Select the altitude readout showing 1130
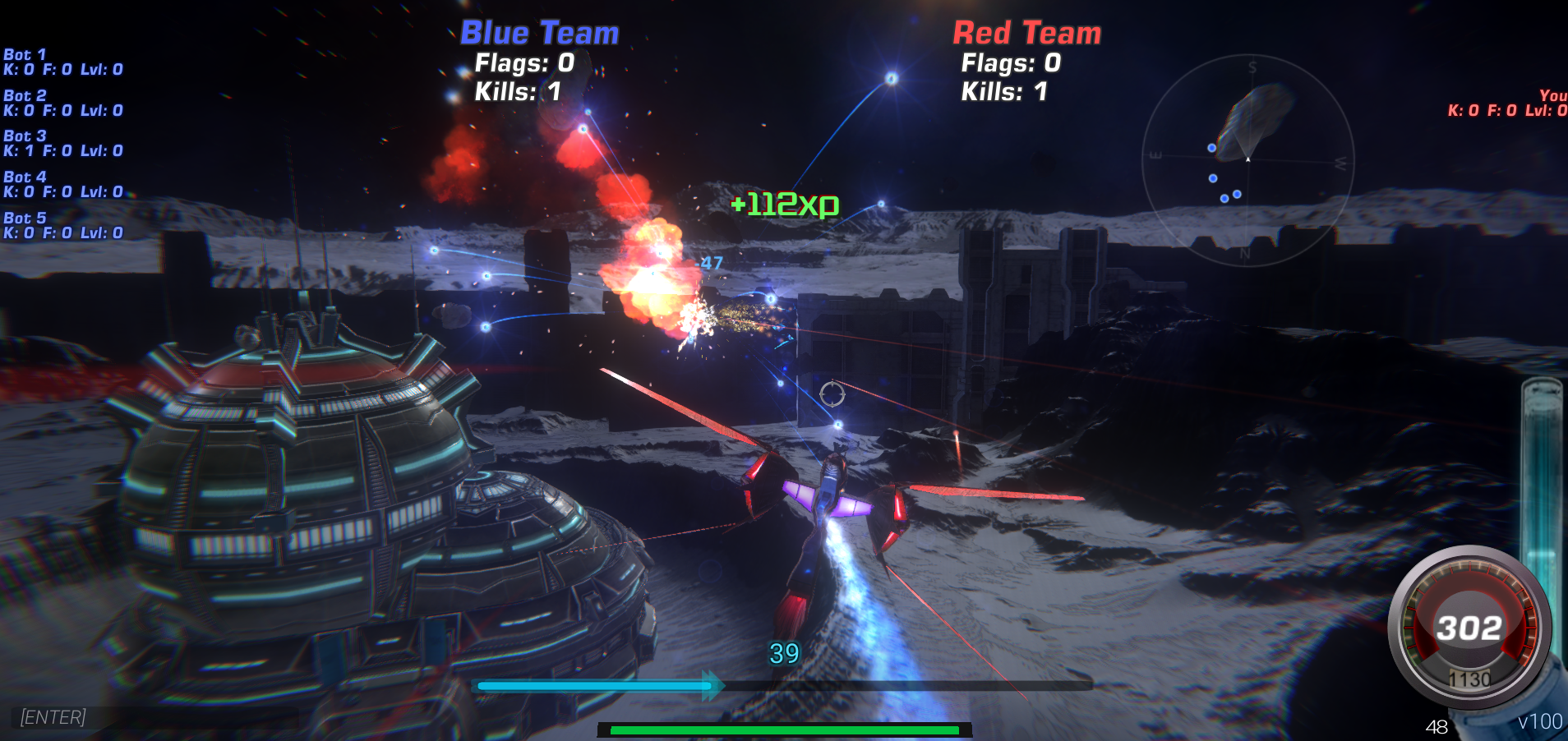This screenshot has width=1568, height=741. pyautogui.click(x=1471, y=679)
